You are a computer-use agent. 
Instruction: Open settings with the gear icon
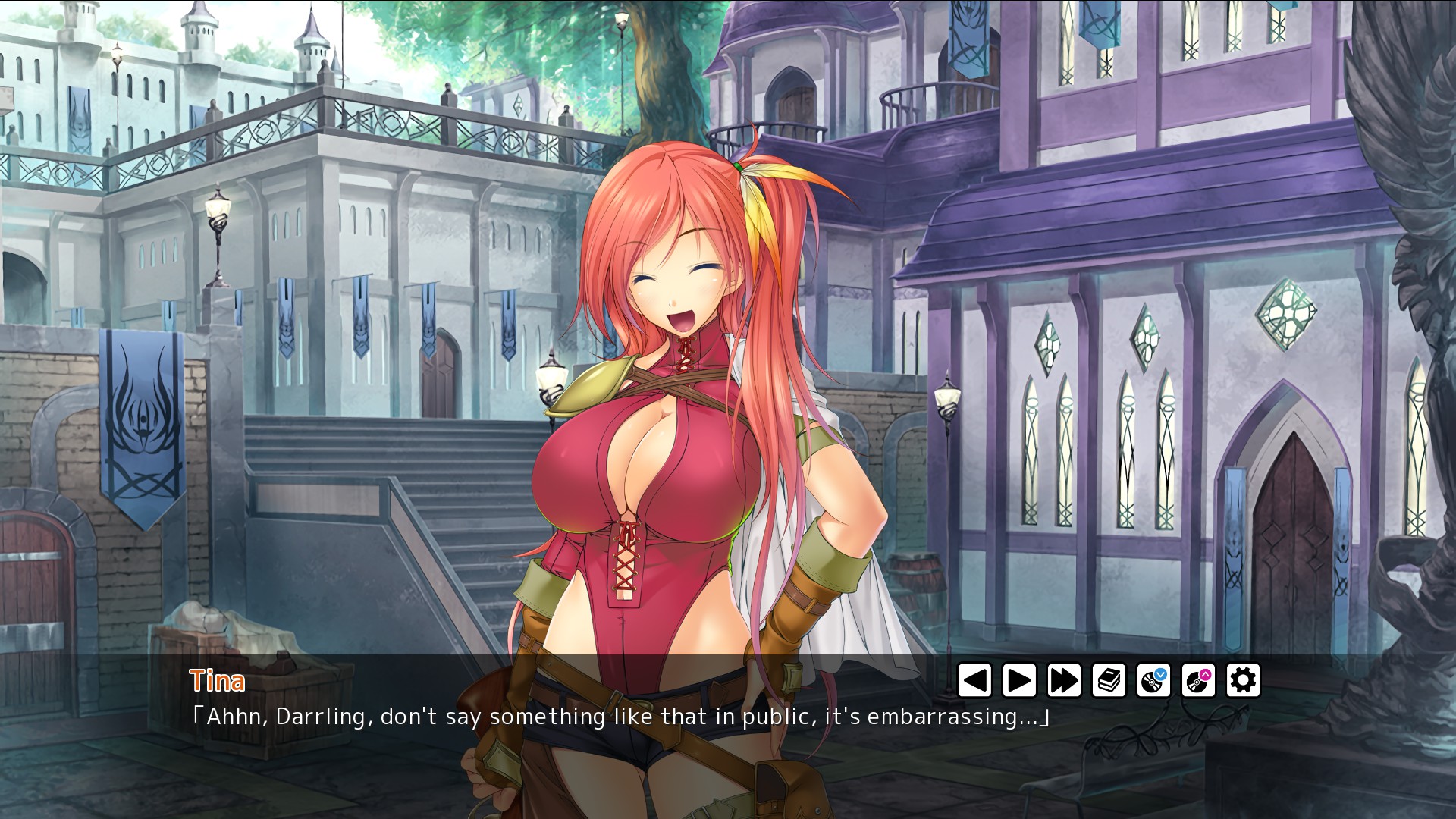[x=1243, y=680]
